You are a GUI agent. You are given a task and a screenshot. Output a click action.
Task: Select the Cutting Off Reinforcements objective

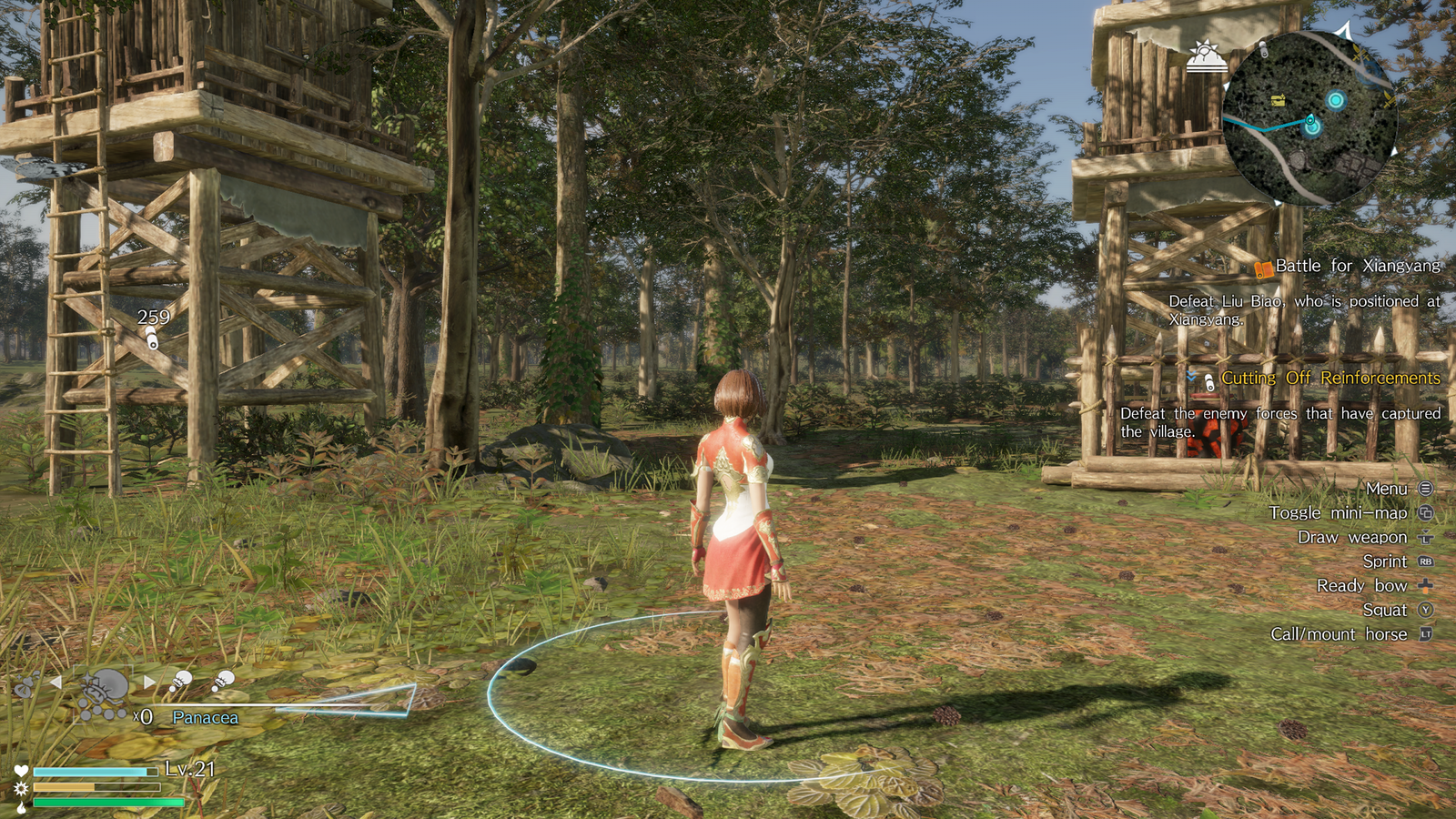(x=1330, y=378)
